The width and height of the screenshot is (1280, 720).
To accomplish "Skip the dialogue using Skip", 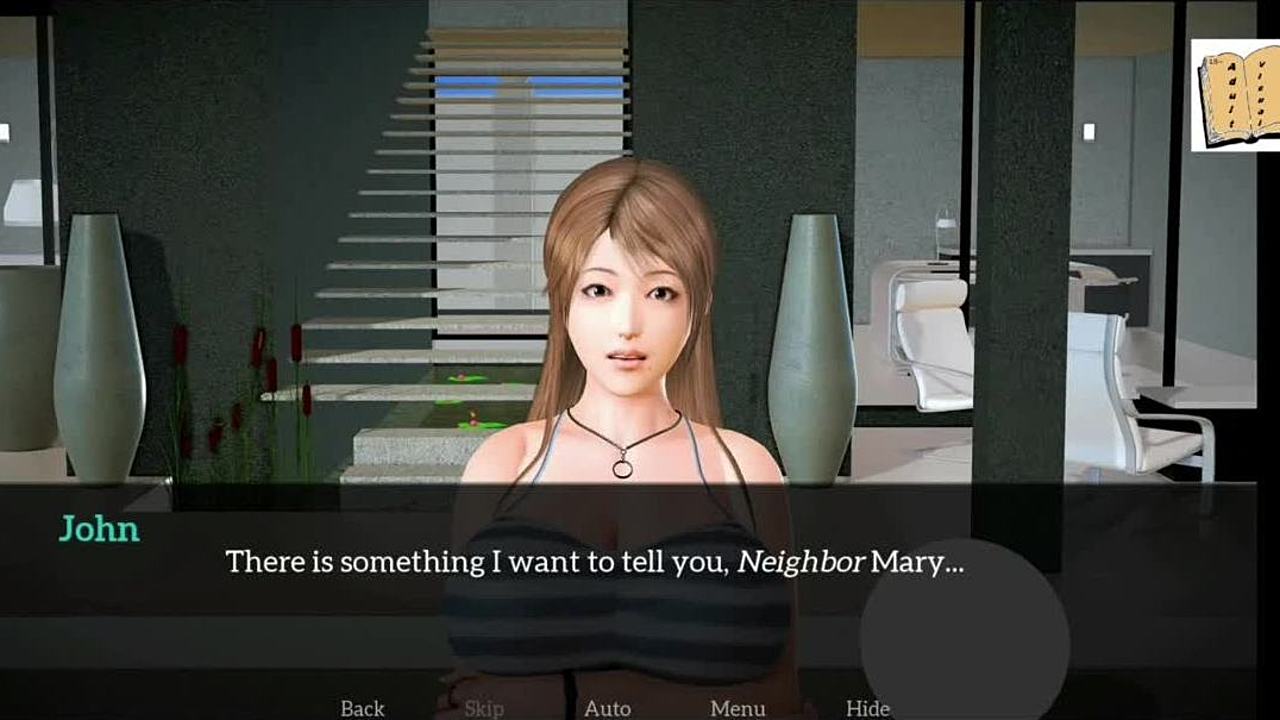I will (484, 708).
